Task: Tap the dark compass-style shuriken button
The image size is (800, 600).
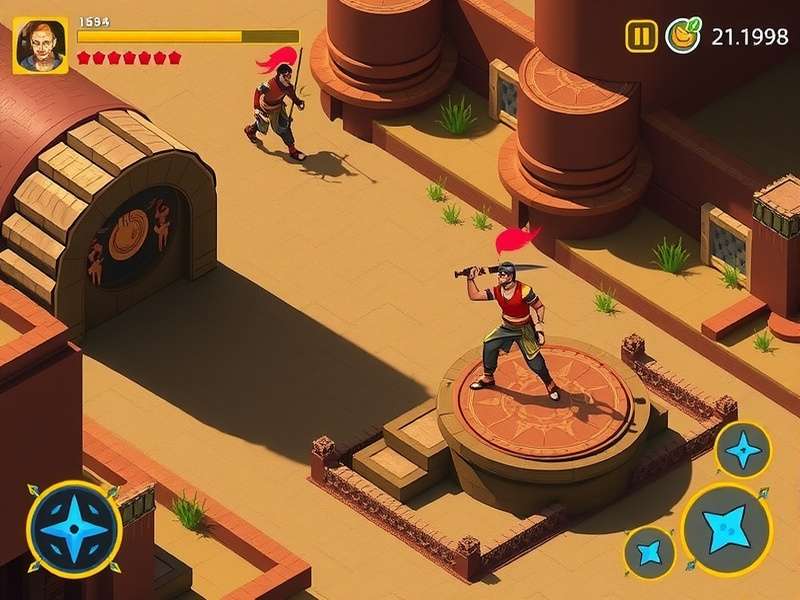Action: point(74,529)
